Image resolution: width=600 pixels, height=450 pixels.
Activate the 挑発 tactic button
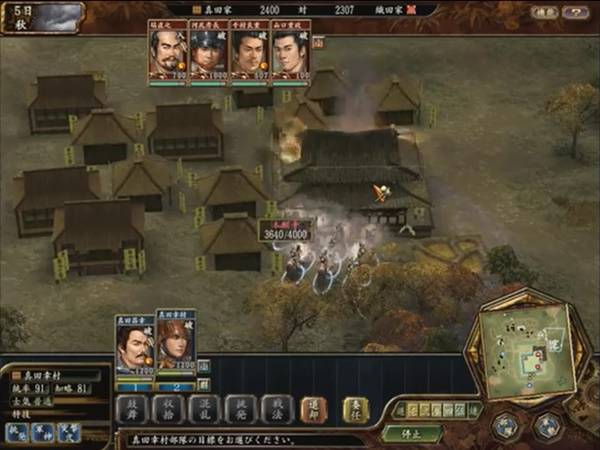pos(239,409)
